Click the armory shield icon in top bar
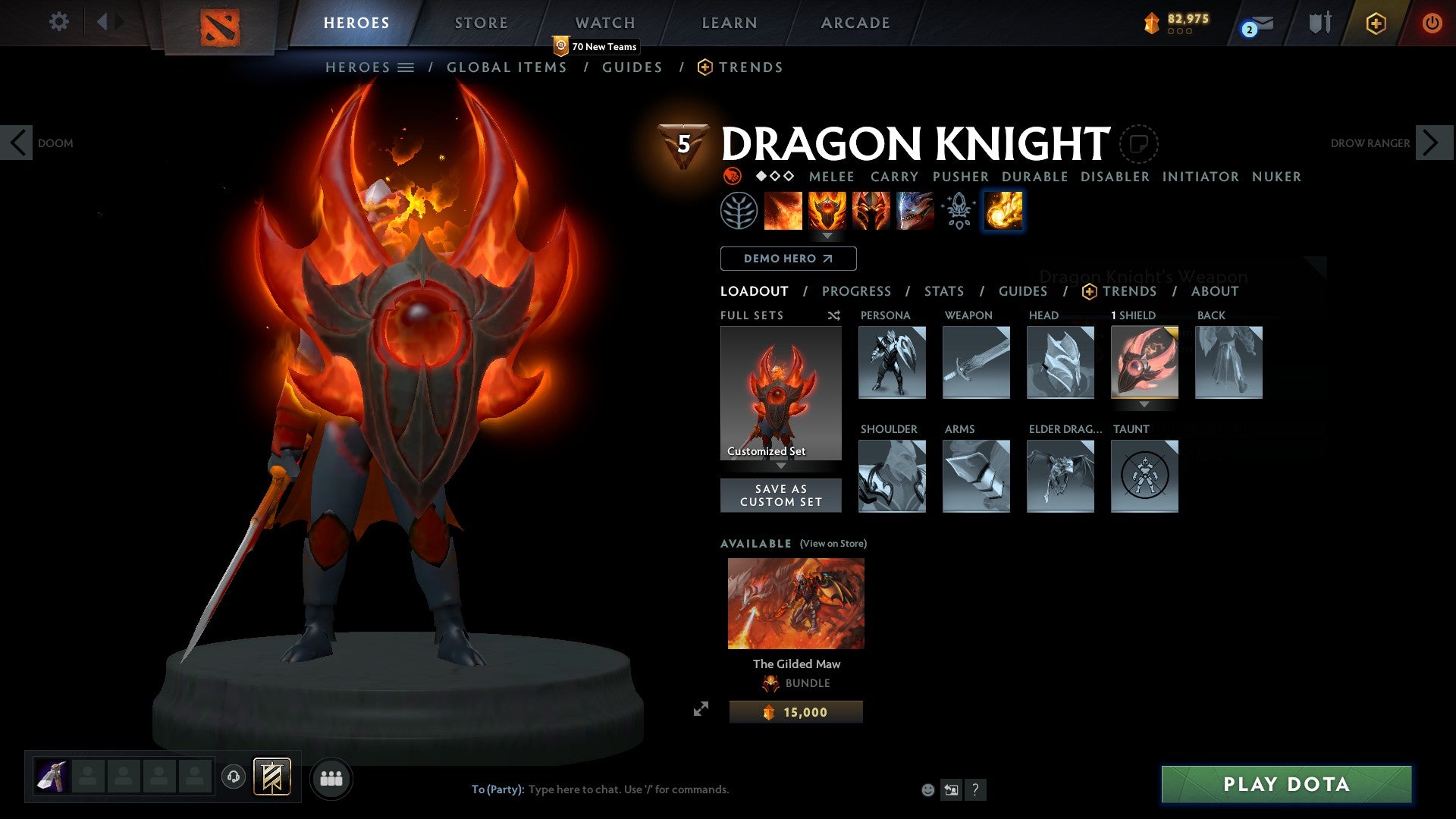The height and width of the screenshot is (819, 1456). click(1319, 22)
